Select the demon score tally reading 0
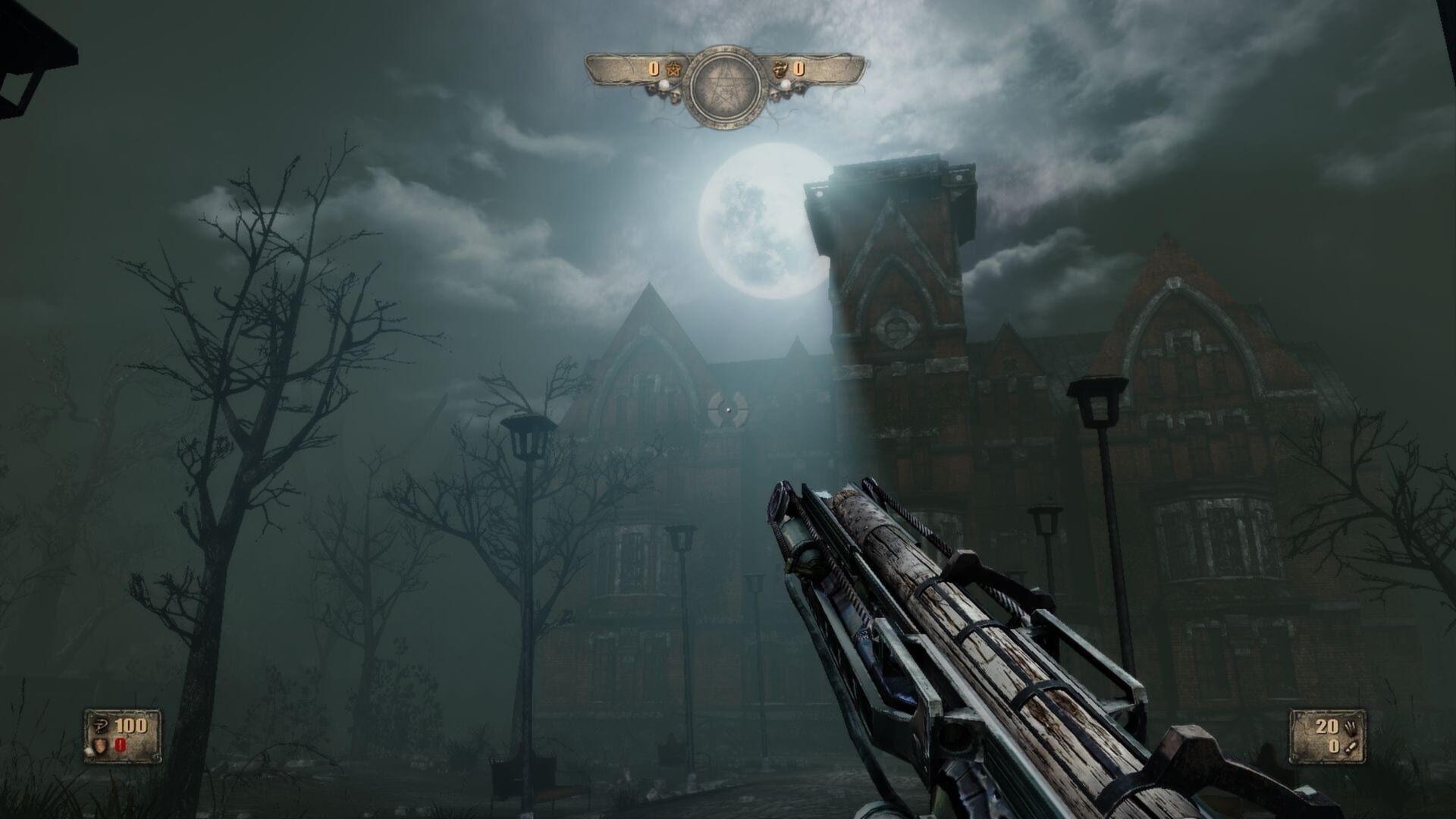 point(799,68)
